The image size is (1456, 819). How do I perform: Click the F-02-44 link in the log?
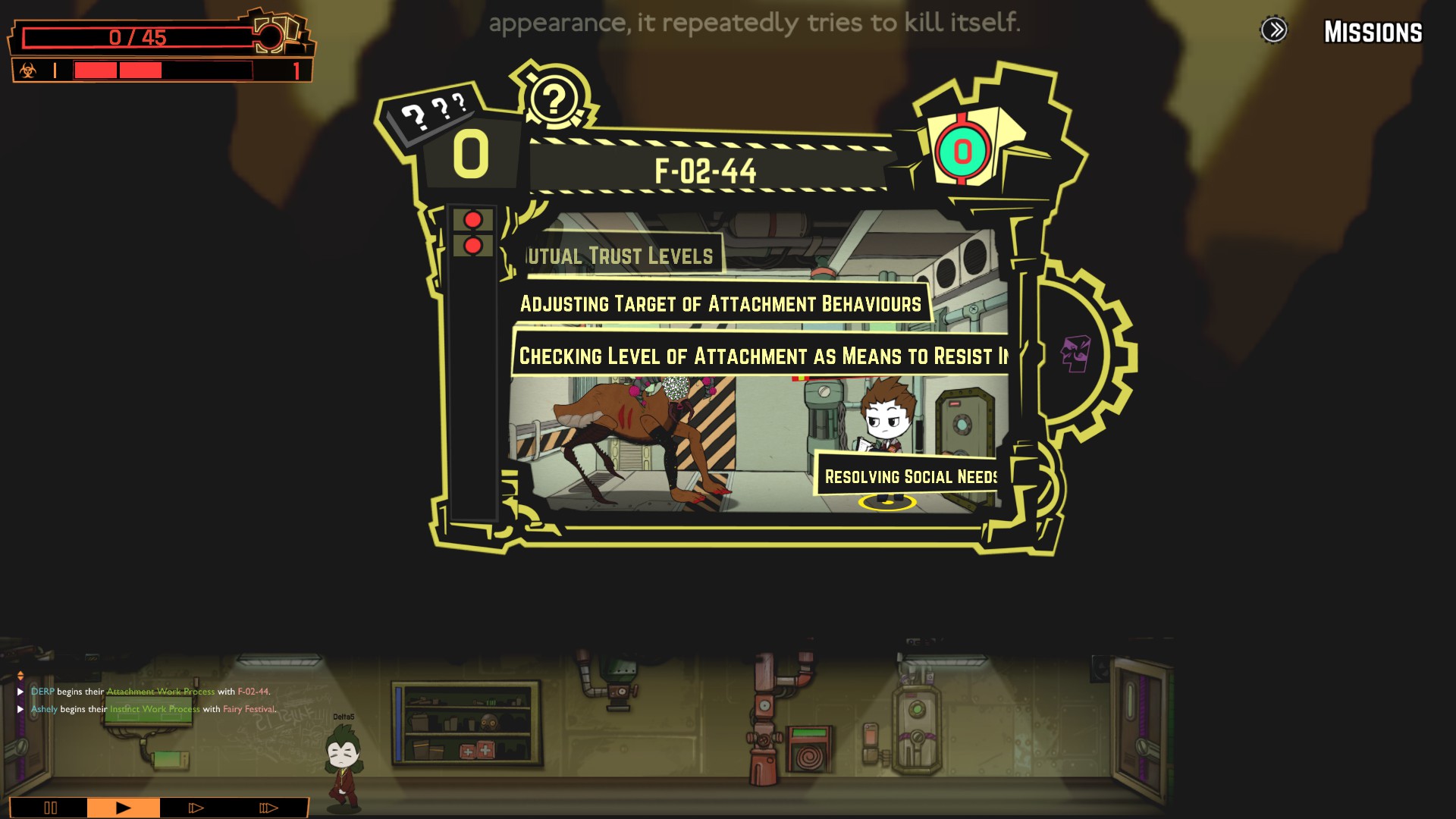tap(253, 692)
